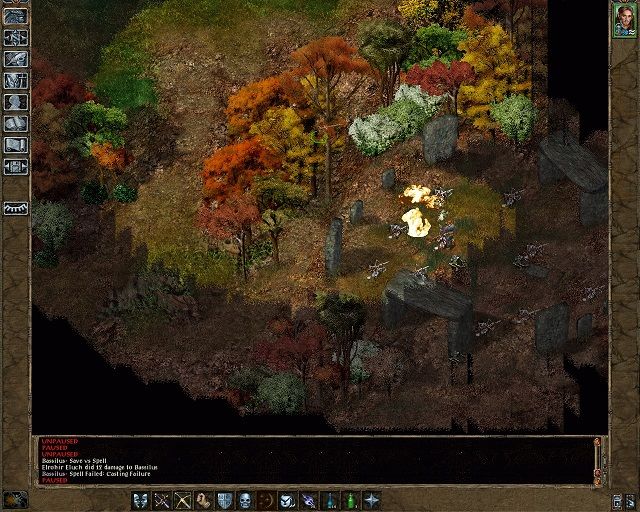Click the twin masks talk icon
The height and width of the screenshot is (512, 640).
pyautogui.click(x=140, y=499)
